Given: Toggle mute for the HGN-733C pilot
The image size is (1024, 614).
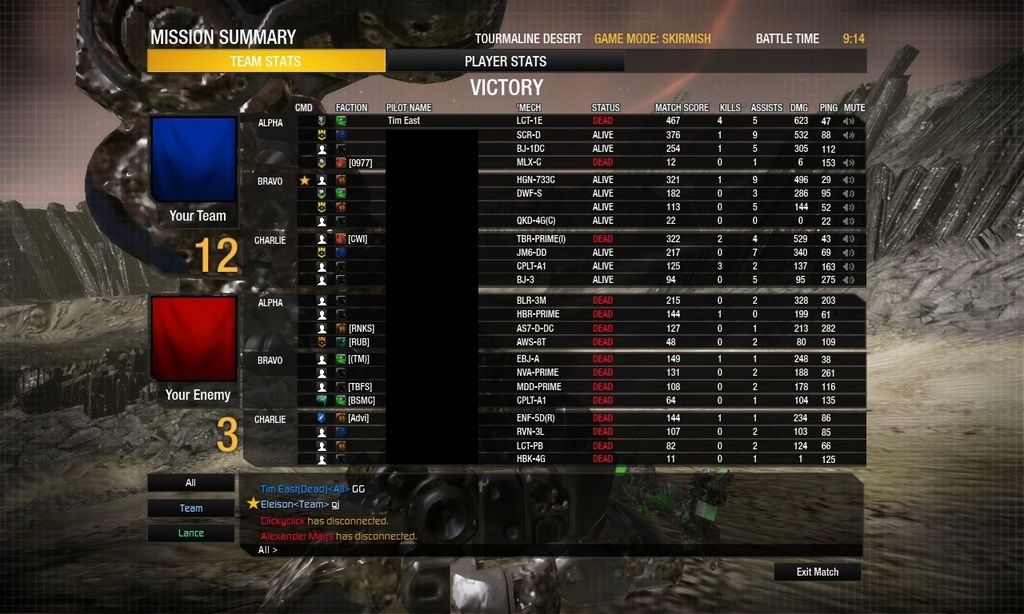Looking at the screenshot, I should point(850,180).
